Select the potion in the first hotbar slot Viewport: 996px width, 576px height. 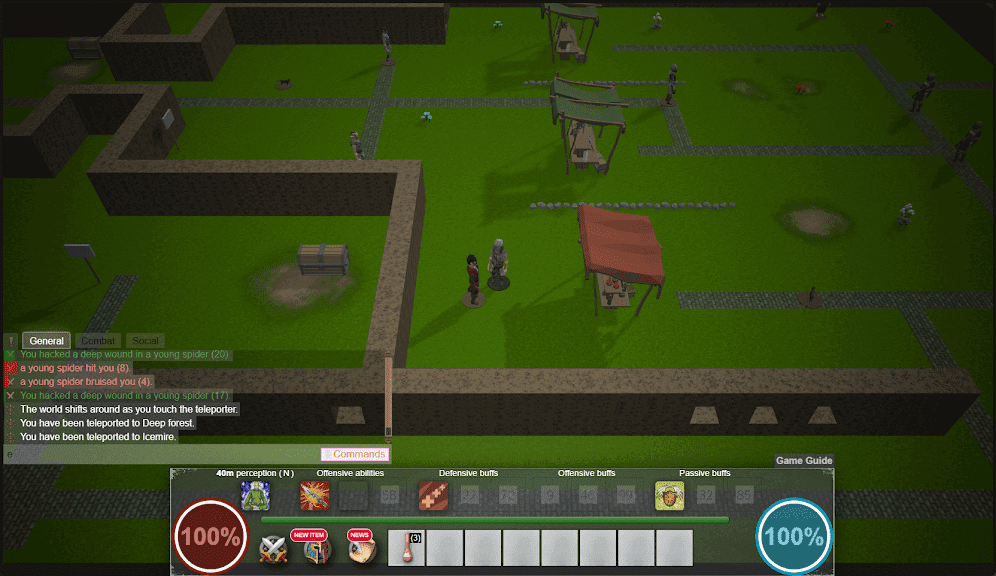[x=406, y=548]
